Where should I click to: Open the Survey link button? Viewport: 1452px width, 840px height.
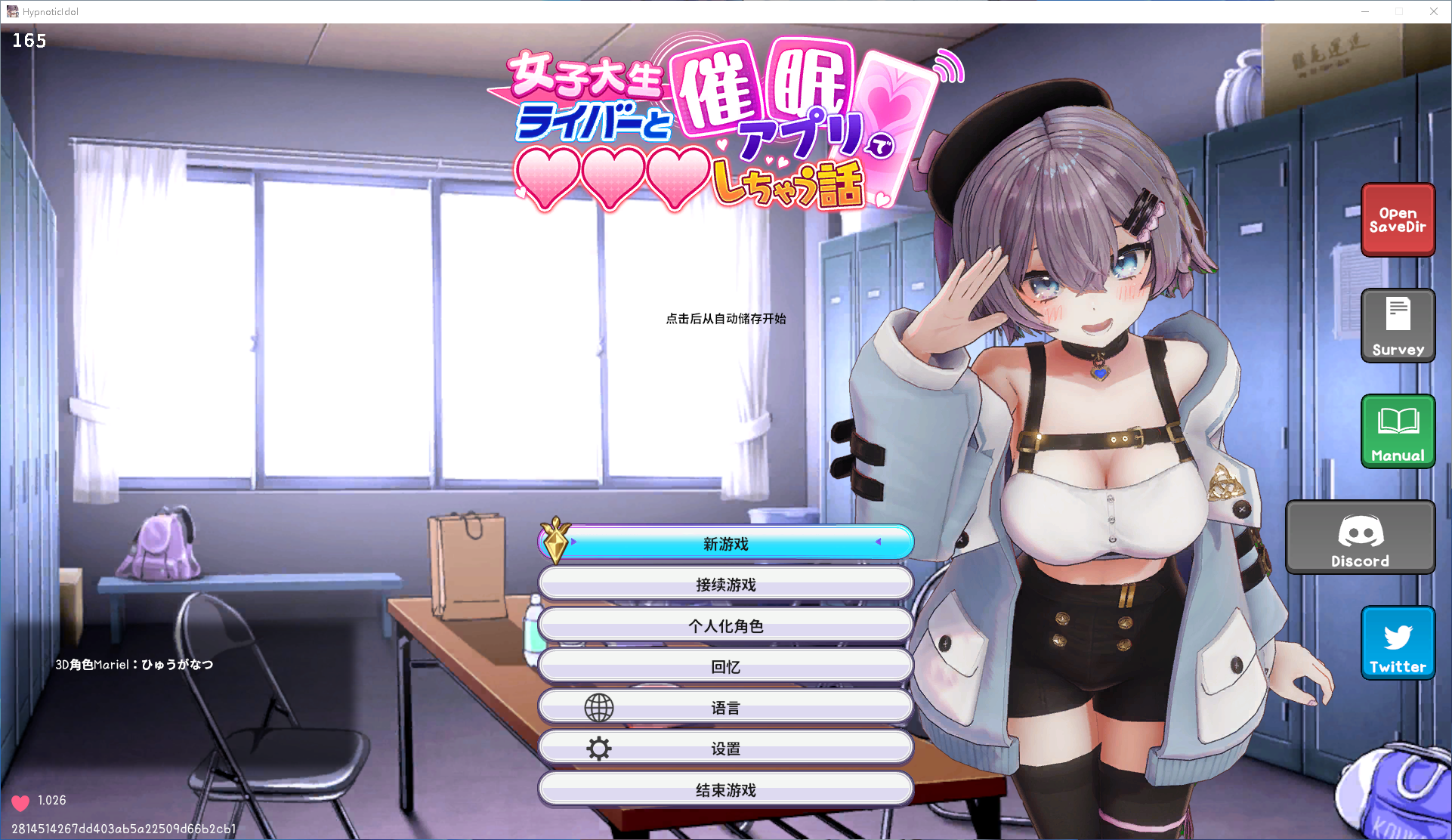1398,326
